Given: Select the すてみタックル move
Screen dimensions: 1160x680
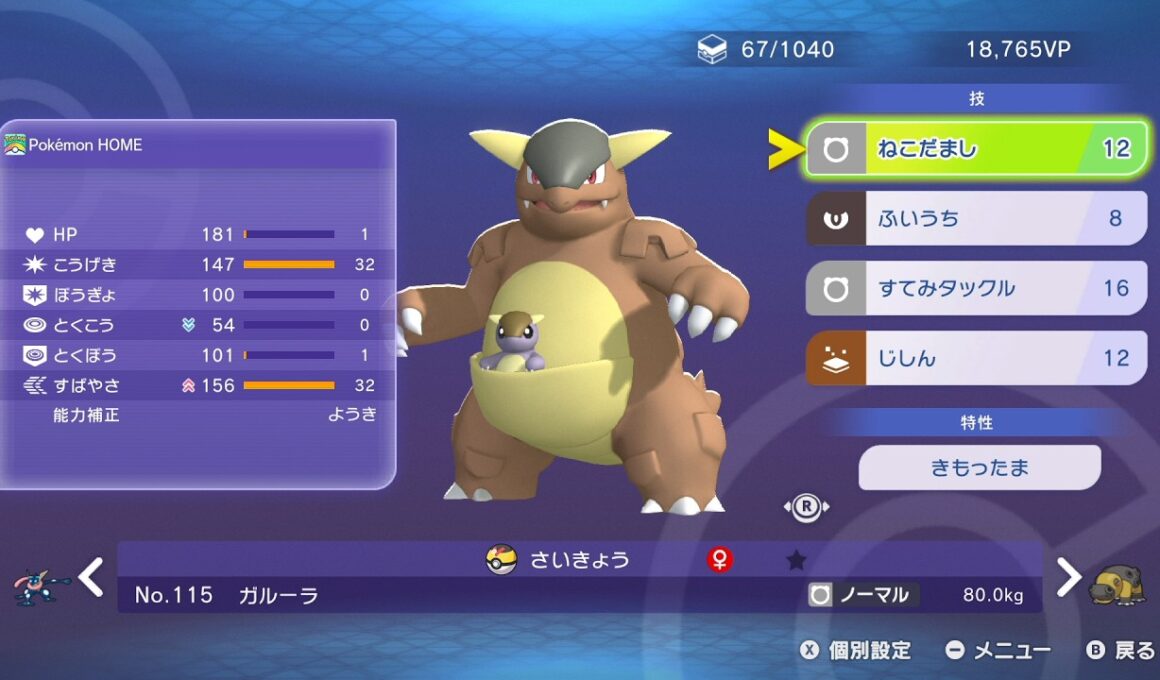Looking at the screenshot, I should (x=975, y=288).
